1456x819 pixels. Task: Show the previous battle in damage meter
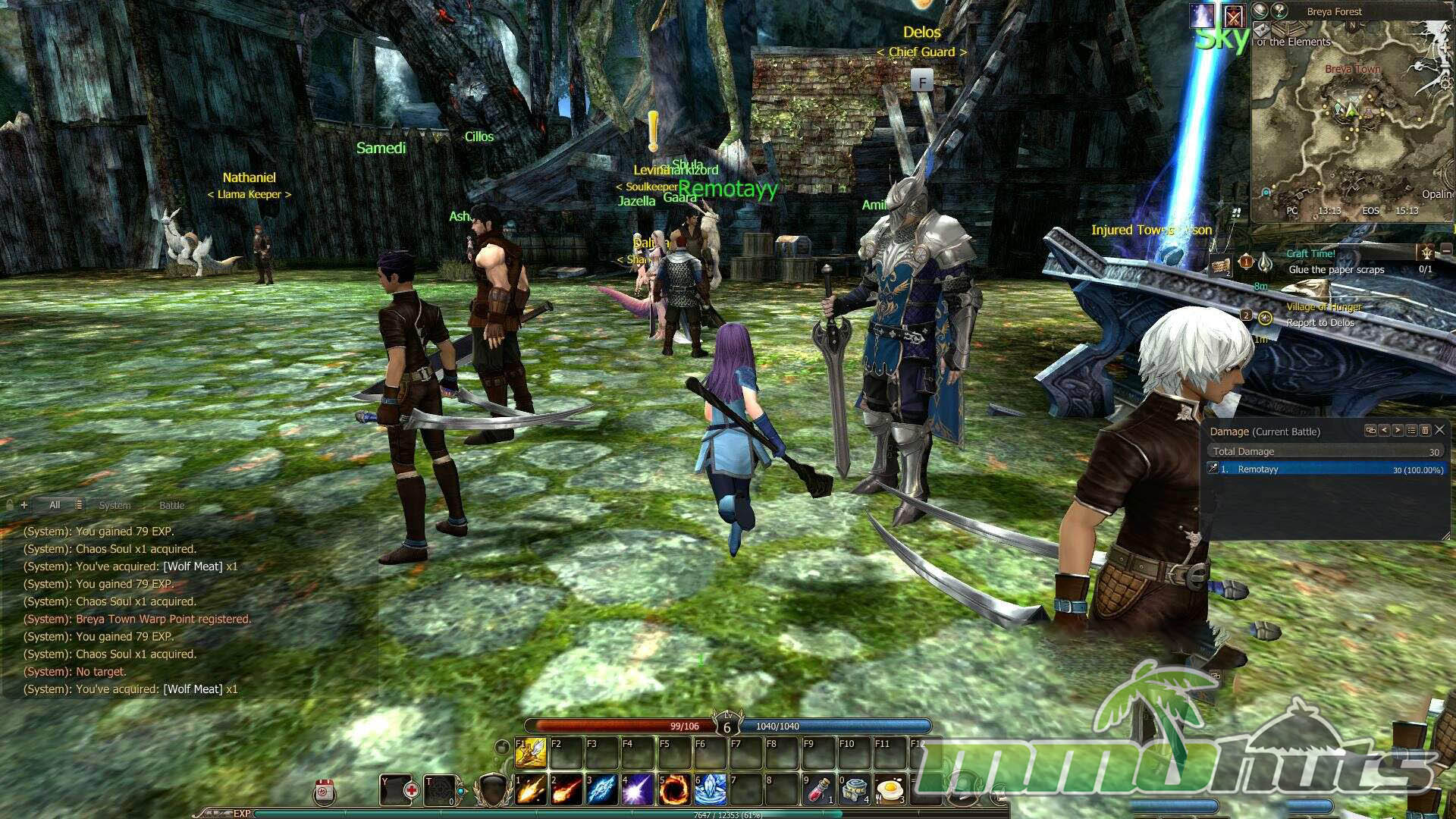coord(1384,430)
